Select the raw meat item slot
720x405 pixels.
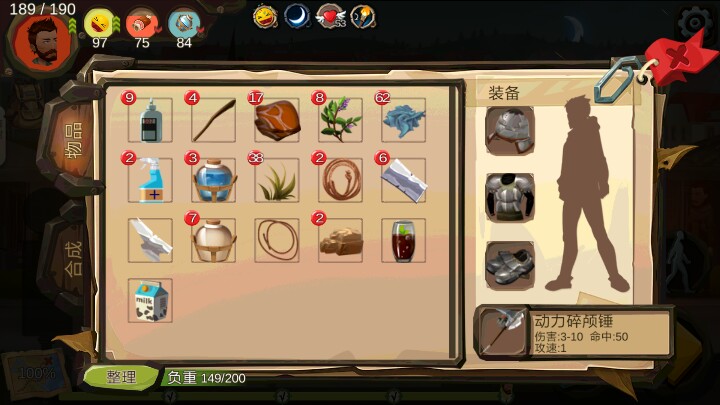pyautogui.click(x=276, y=120)
